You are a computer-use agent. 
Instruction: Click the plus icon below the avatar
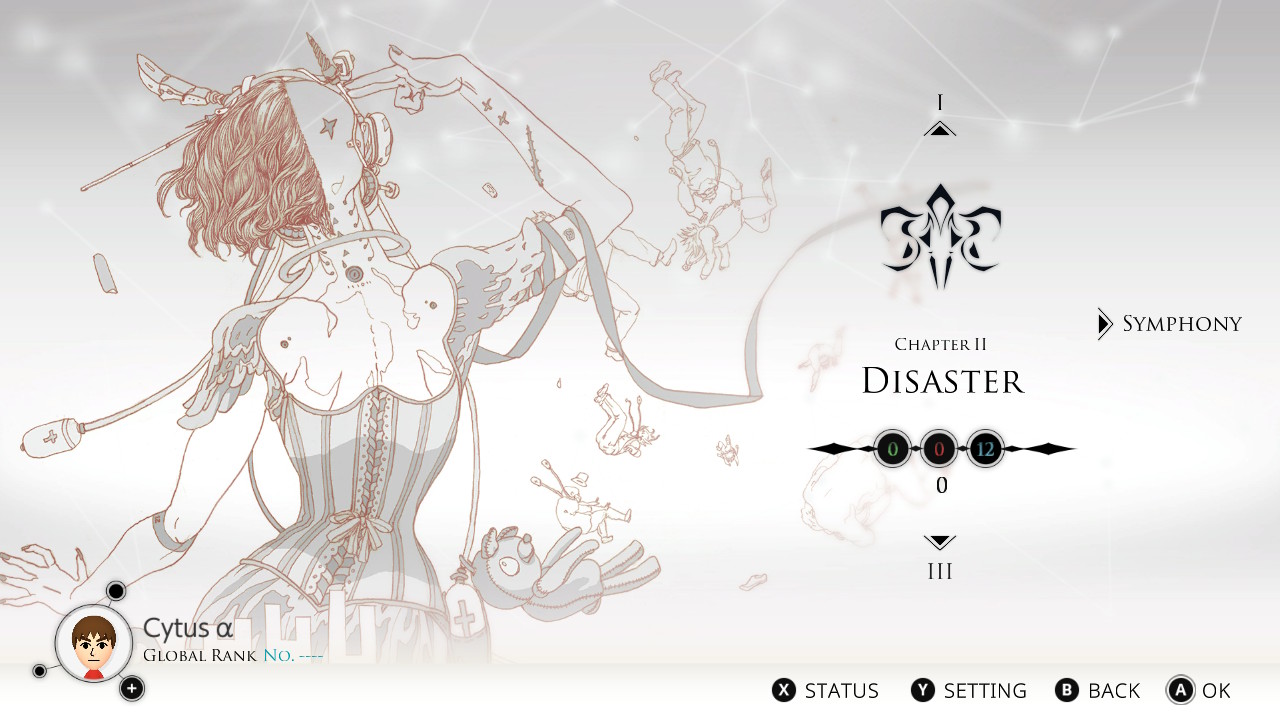coord(131,689)
